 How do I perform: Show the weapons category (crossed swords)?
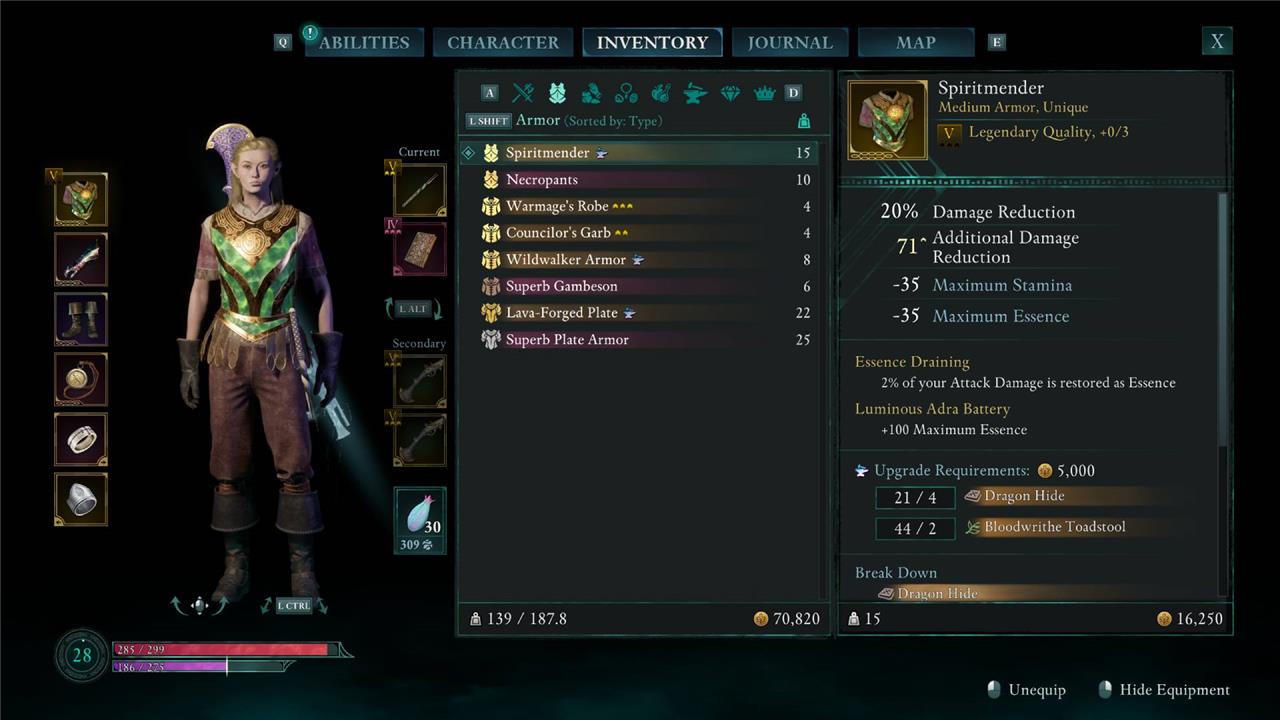click(523, 93)
